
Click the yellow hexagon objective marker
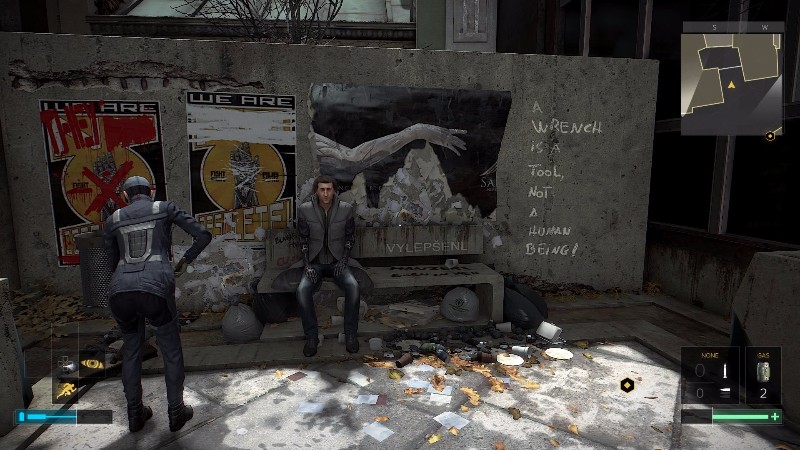[627, 384]
